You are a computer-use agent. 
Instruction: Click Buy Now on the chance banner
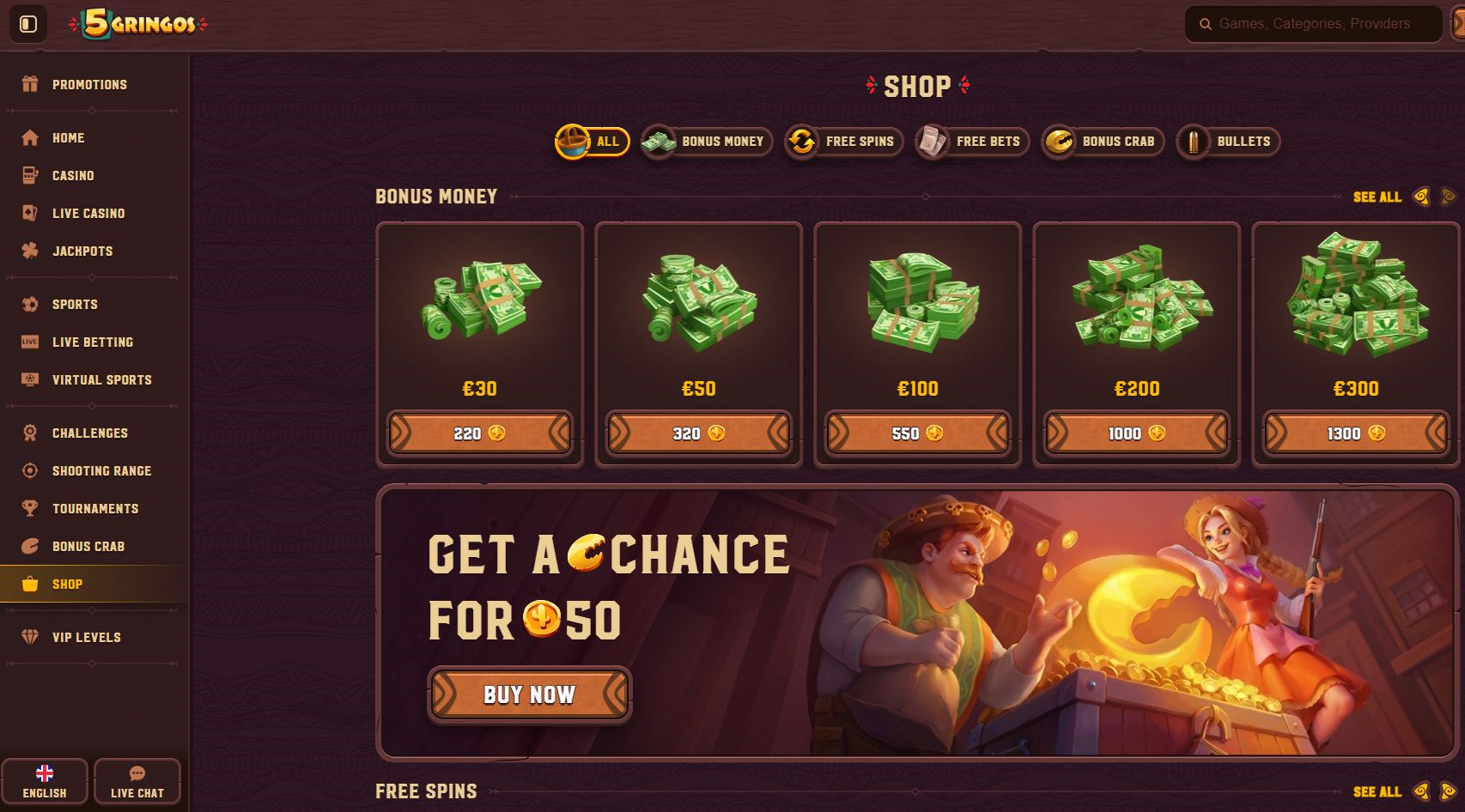[529, 694]
